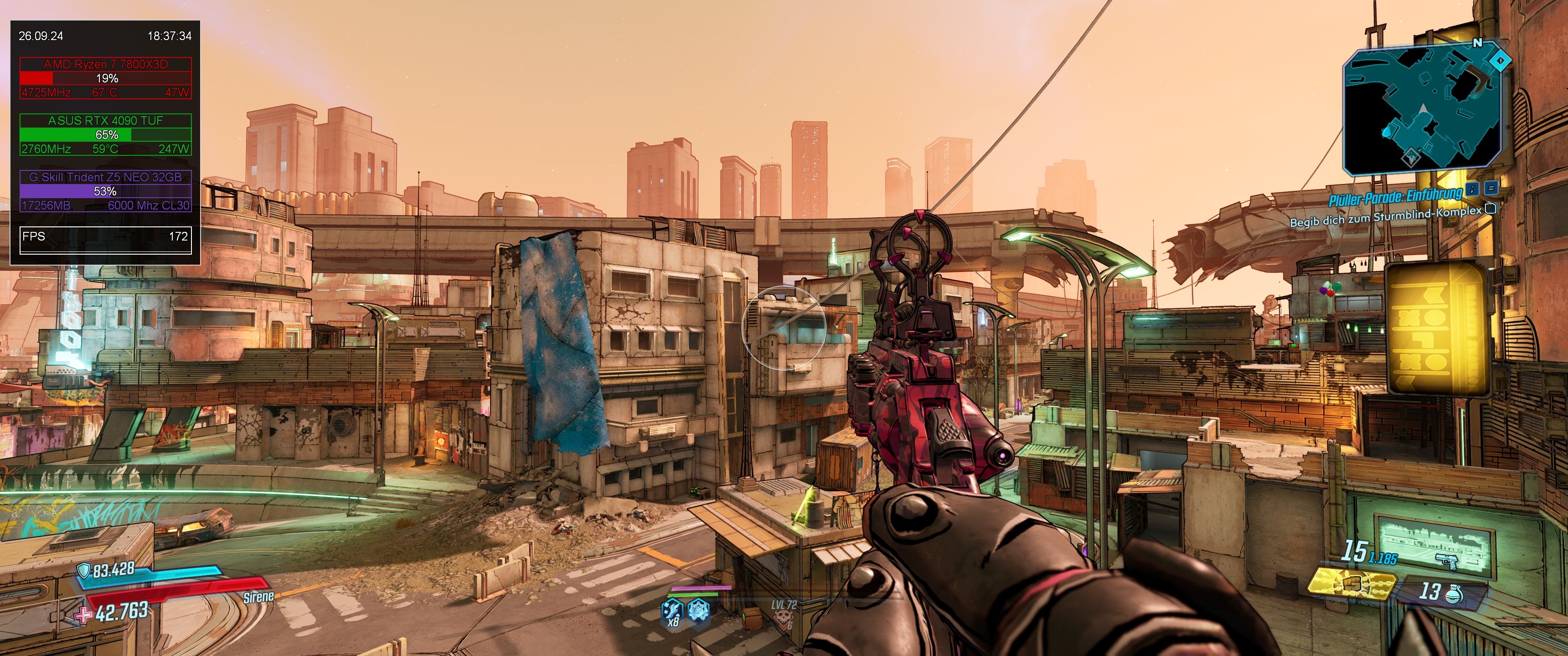Select the Plüller-Parade: Einführung mission title

click(1394, 196)
